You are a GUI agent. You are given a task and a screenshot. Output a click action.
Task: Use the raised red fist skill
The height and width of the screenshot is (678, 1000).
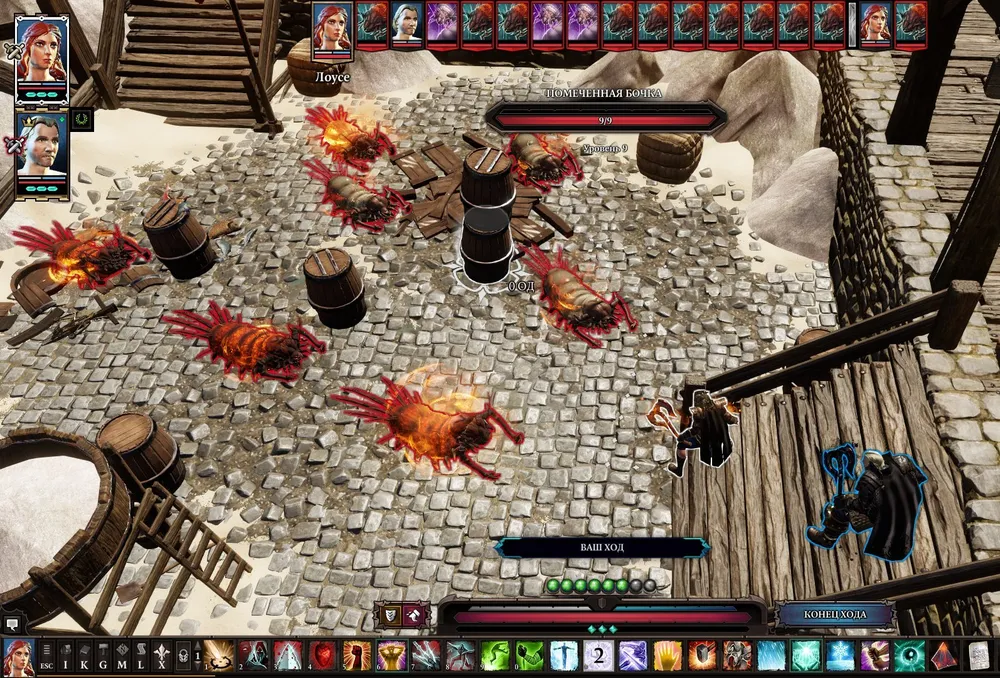pos(357,656)
